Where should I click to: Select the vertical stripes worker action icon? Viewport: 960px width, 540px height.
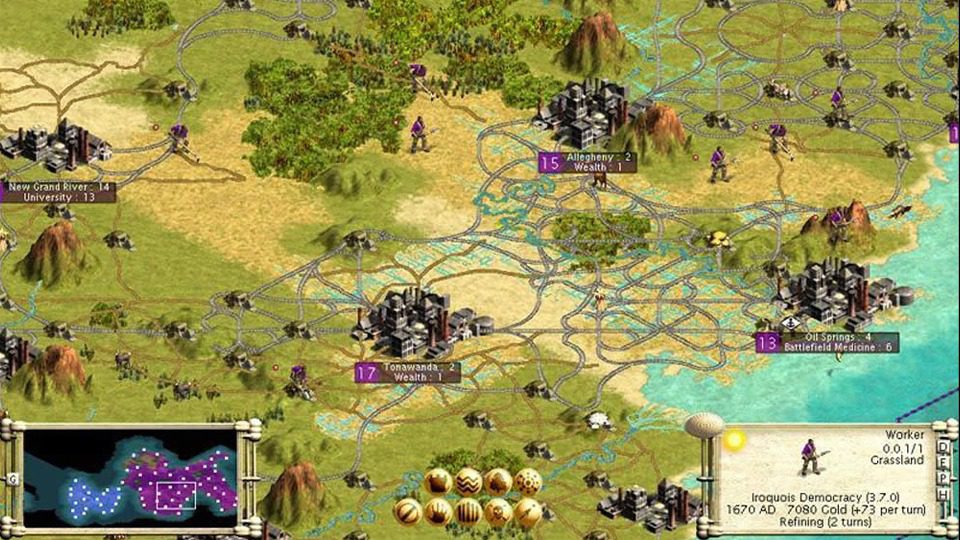468,512
